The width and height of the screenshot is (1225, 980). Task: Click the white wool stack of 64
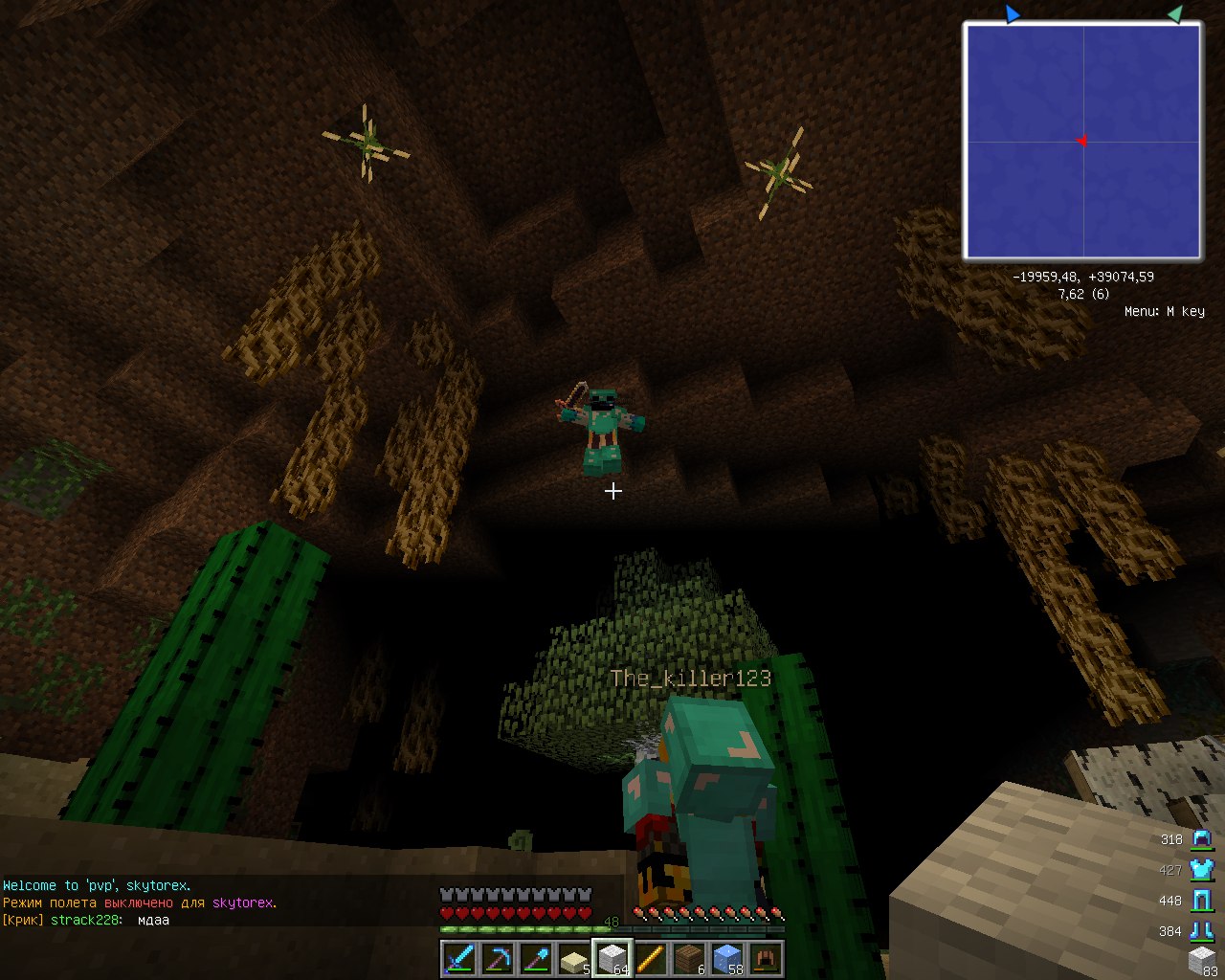click(612, 958)
